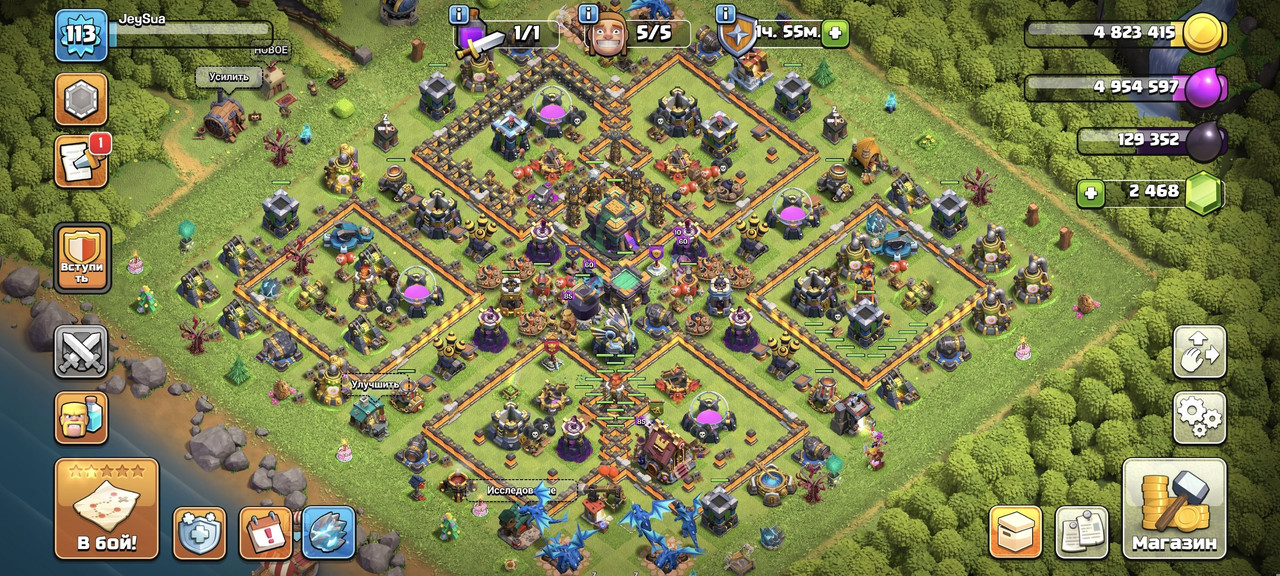1280x576 pixels.
Task: Open the scroll icon with red notification
Action: tap(81, 162)
